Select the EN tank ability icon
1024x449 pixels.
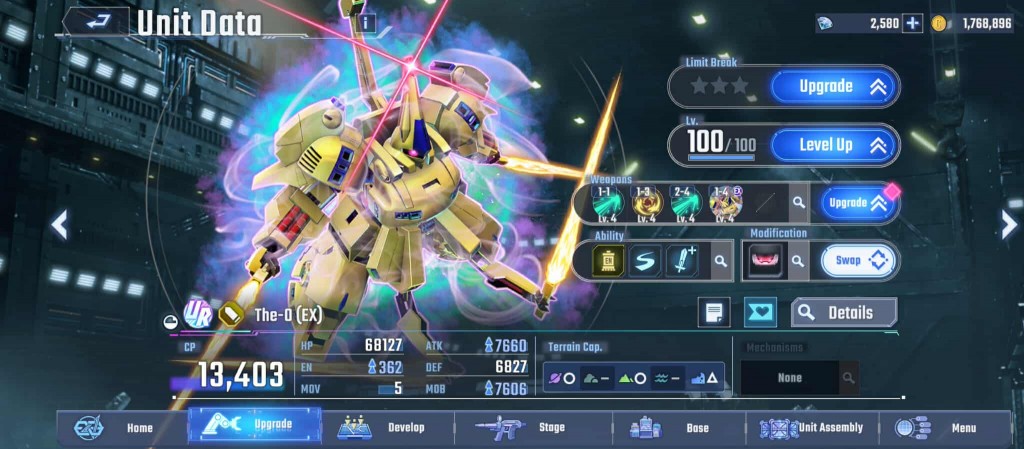point(609,261)
